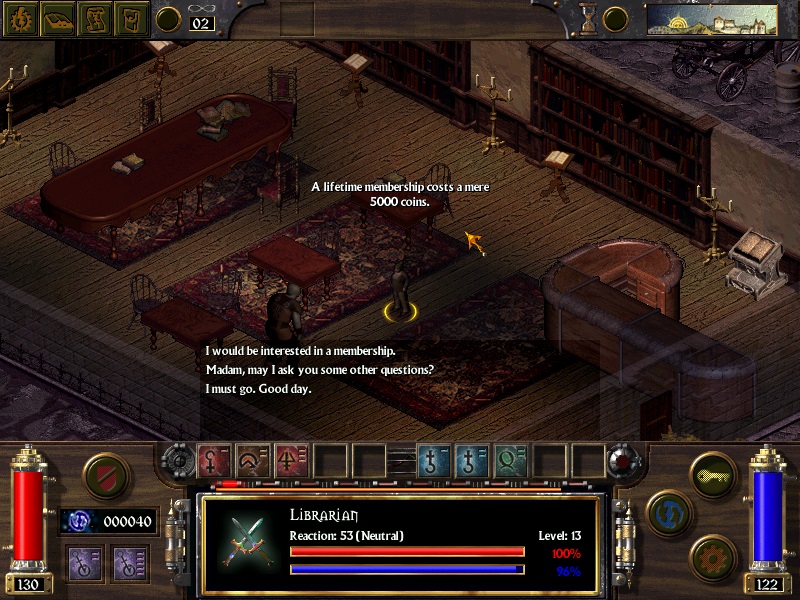Open the character sheet icon with the gear
The width and height of the screenshot is (800, 600).
19,19
